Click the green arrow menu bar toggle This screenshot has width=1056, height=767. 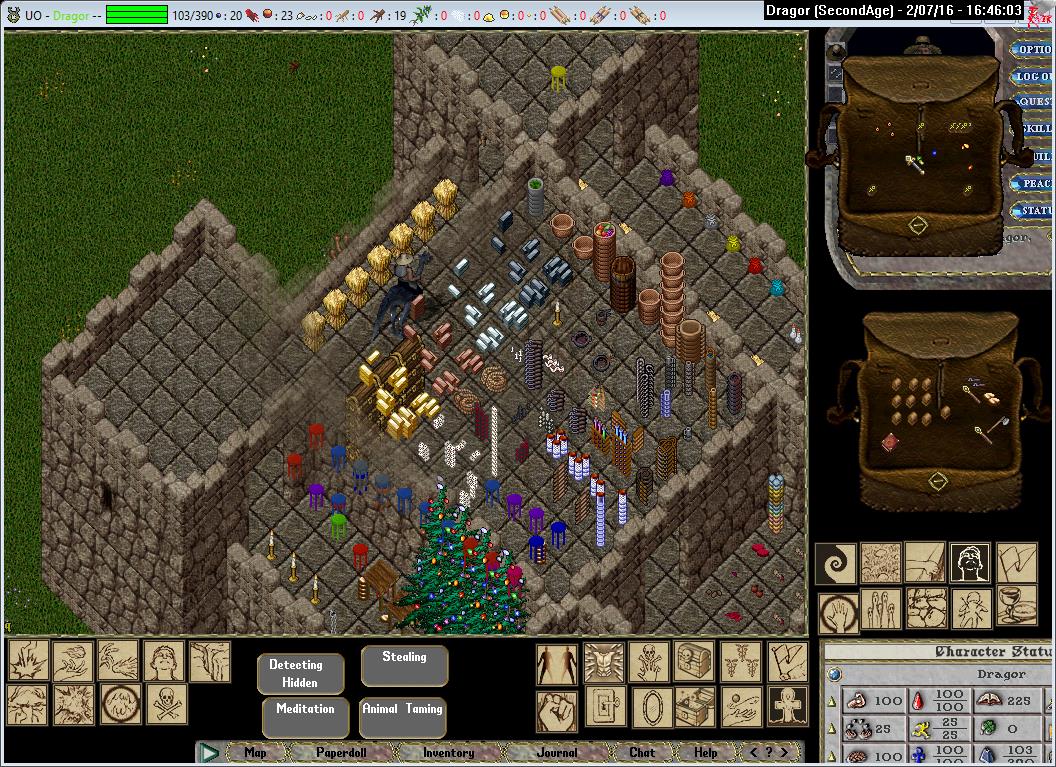[x=208, y=752]
